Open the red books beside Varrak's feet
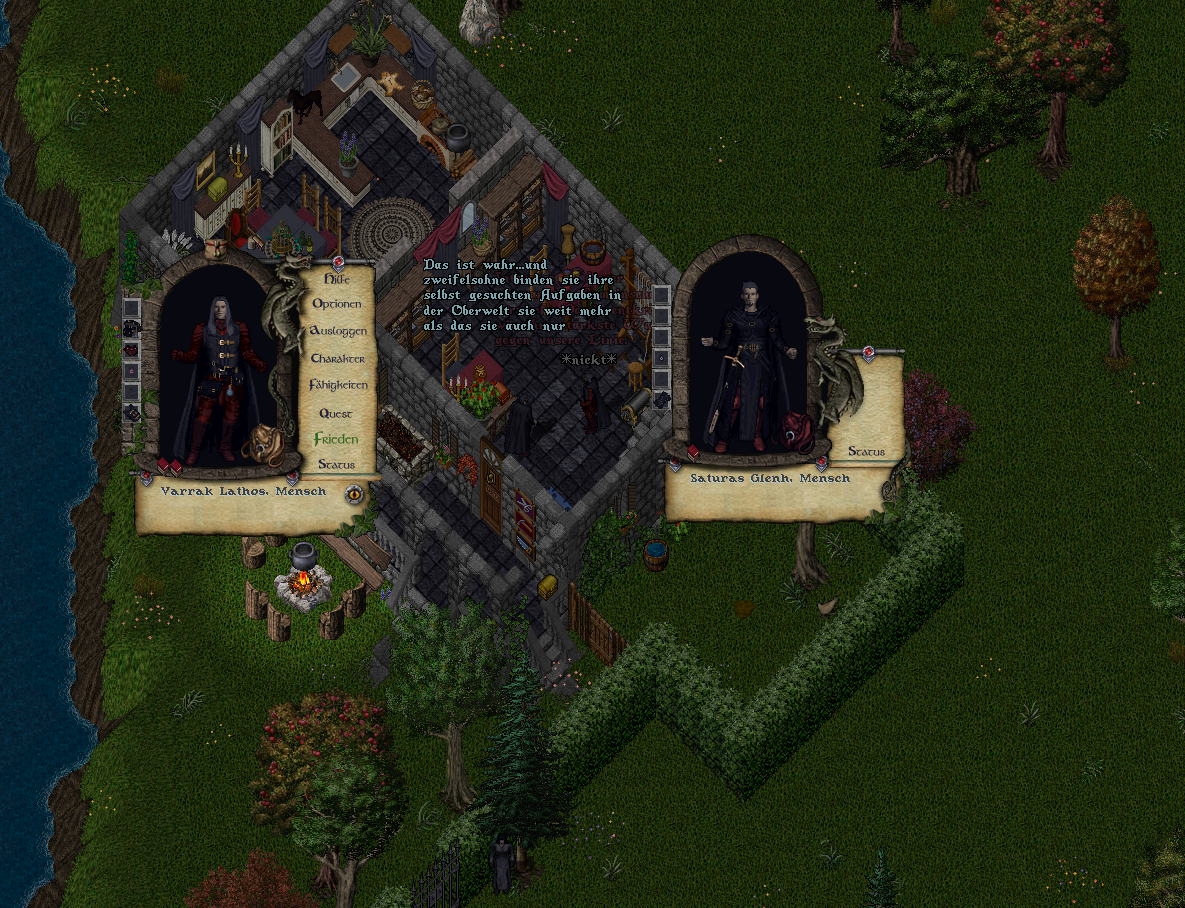1185x908 pixels. point(168,466)
